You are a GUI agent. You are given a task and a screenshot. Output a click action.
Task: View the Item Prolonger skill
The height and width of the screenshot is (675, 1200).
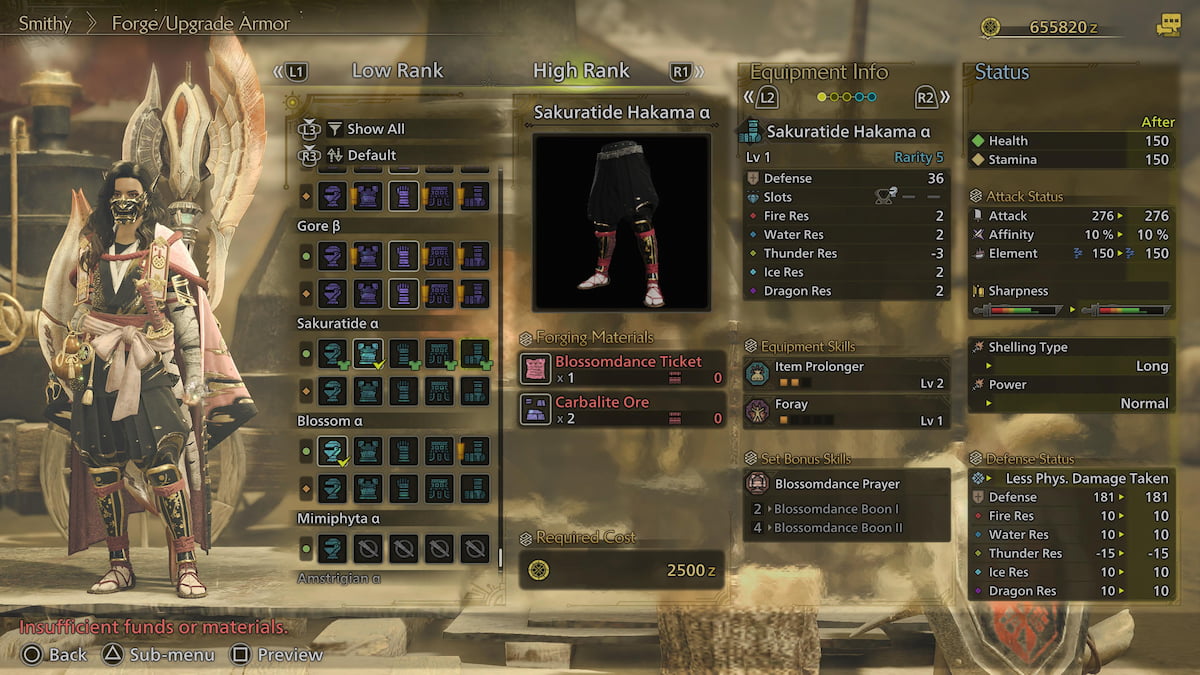846,374
